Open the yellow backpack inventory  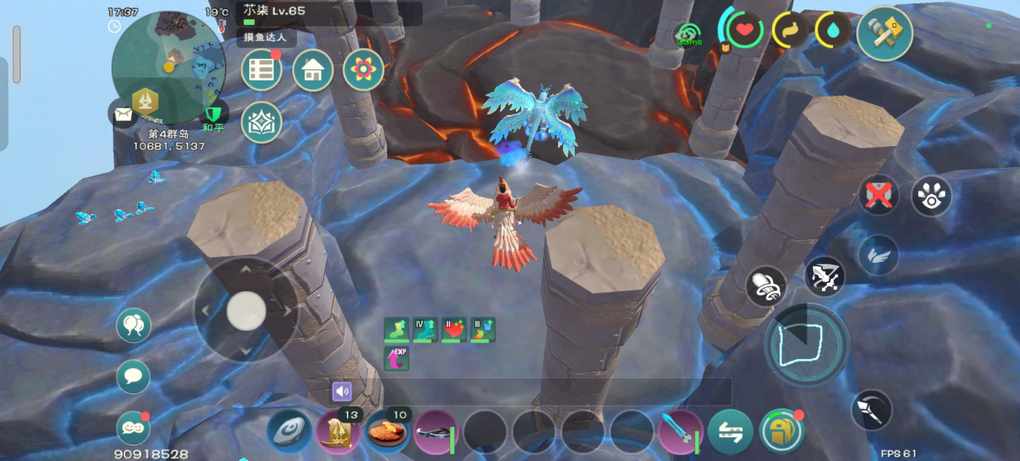tap(781, 431)
